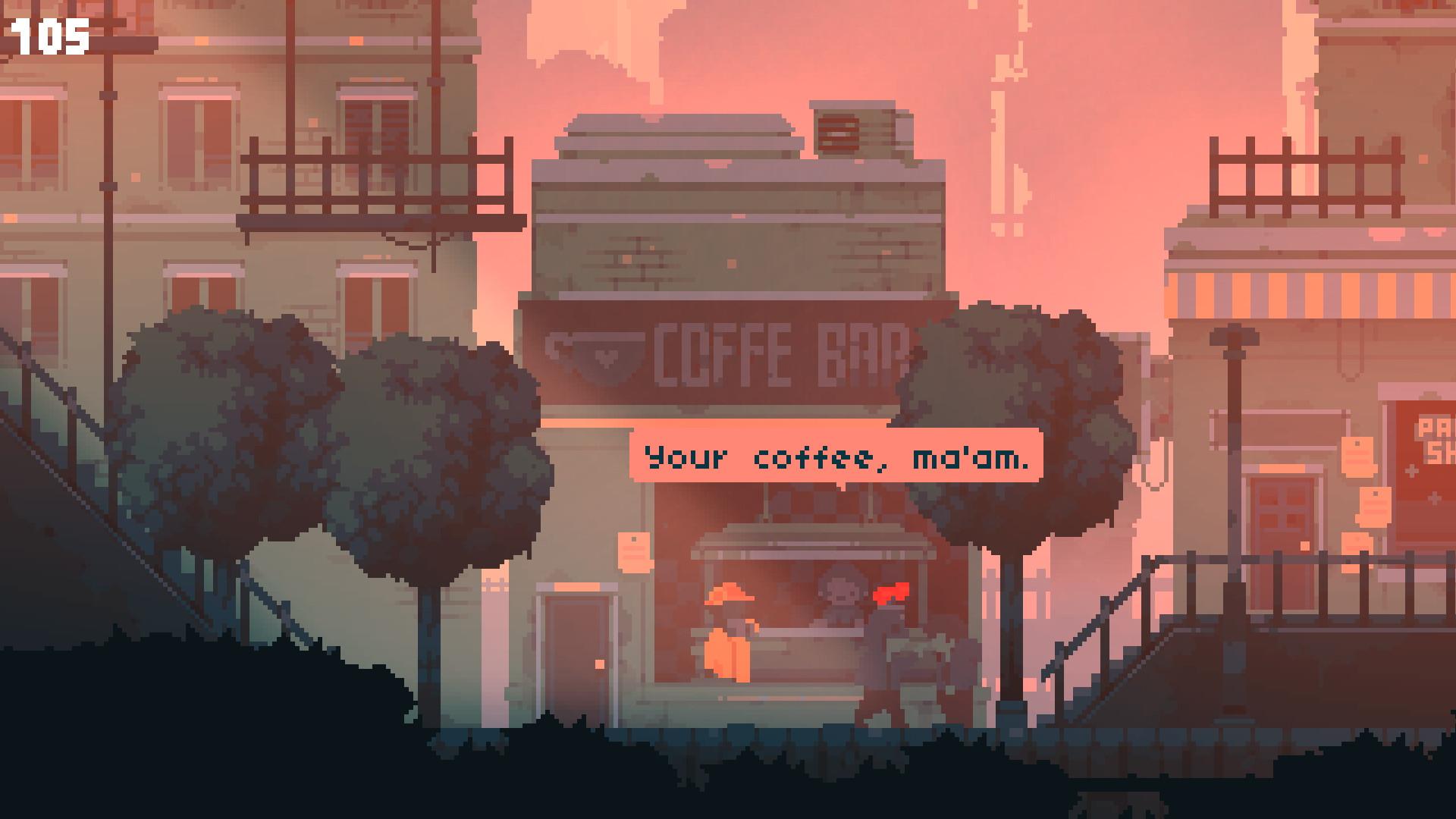This screenshot has height=819, width=1456.
Task: Select the pawn shop sign on the right
Action: [x=1433, y=447]
